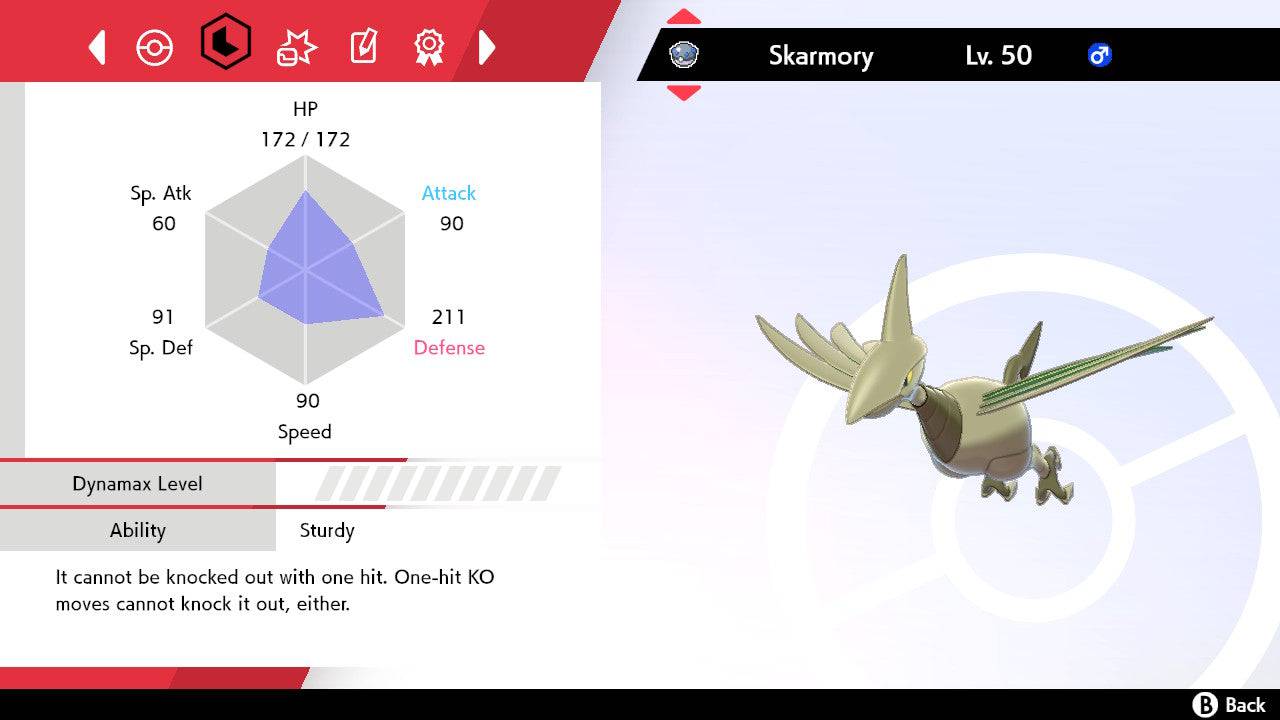Open the battle moves tab
This screenshot has width=1280, height=720.
click(296, 46)
